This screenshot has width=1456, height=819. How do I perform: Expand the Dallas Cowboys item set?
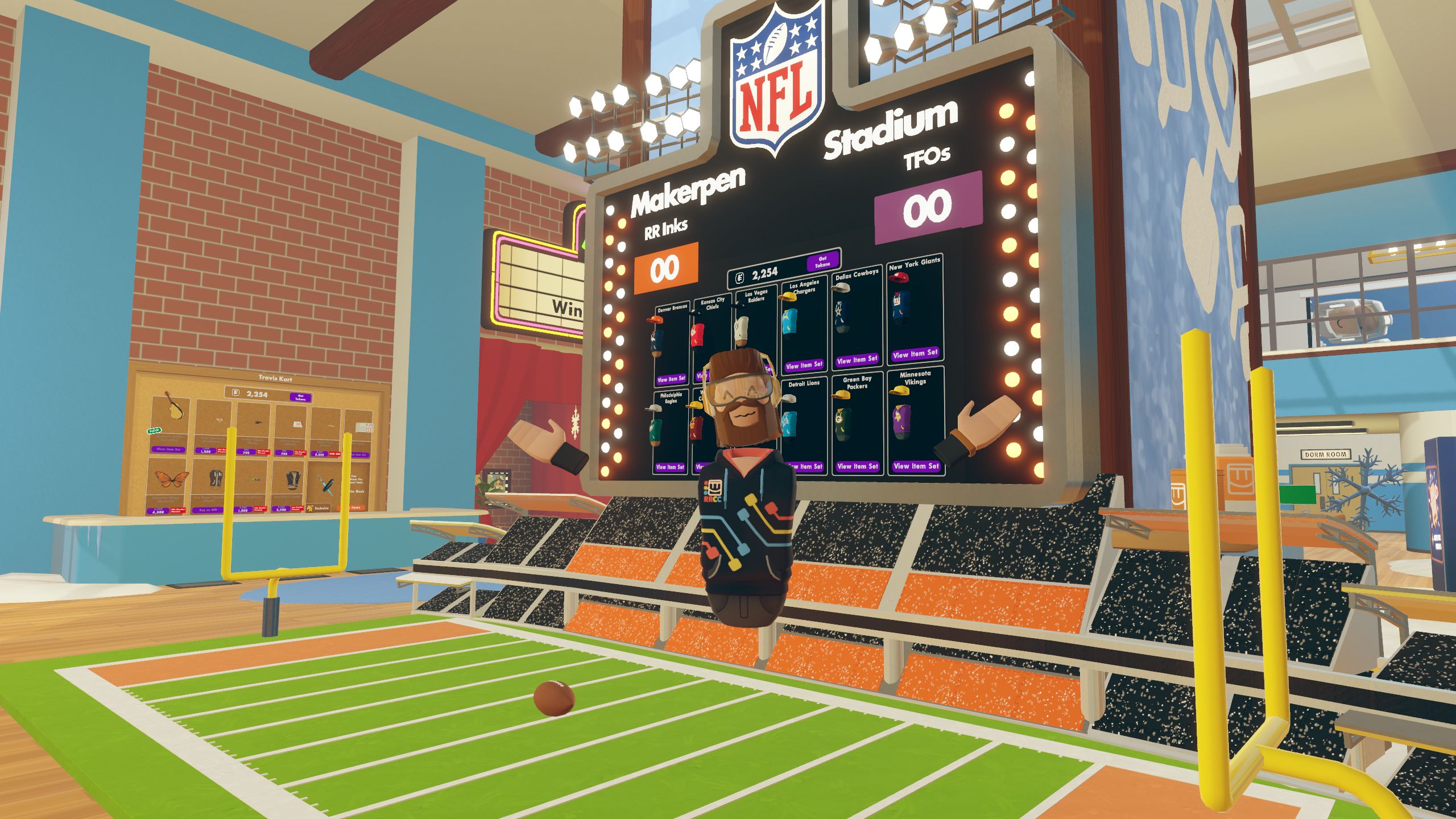pyautogui.click(x=858, y=361)
